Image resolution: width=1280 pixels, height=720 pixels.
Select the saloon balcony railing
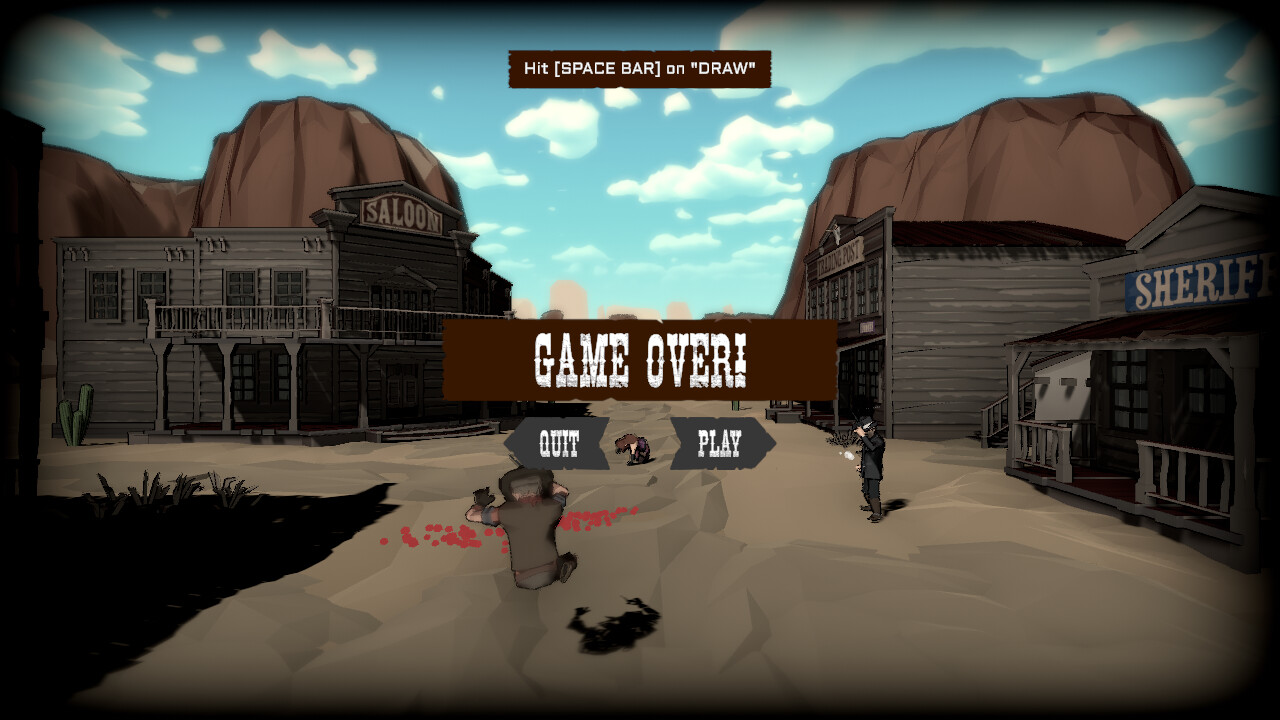[x=240, y=320]
